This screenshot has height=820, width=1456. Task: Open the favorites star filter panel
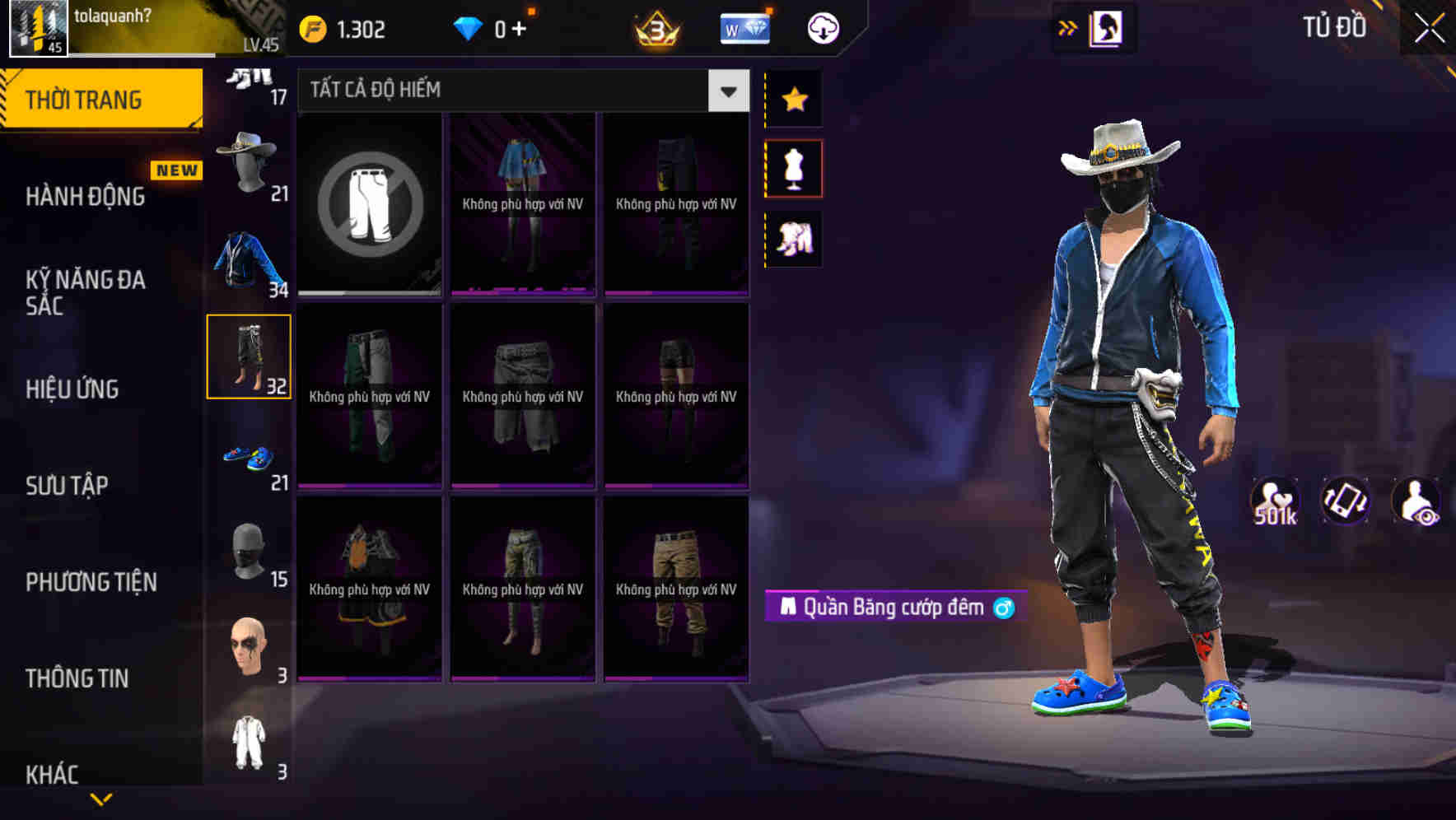click(x=793, y=100)
